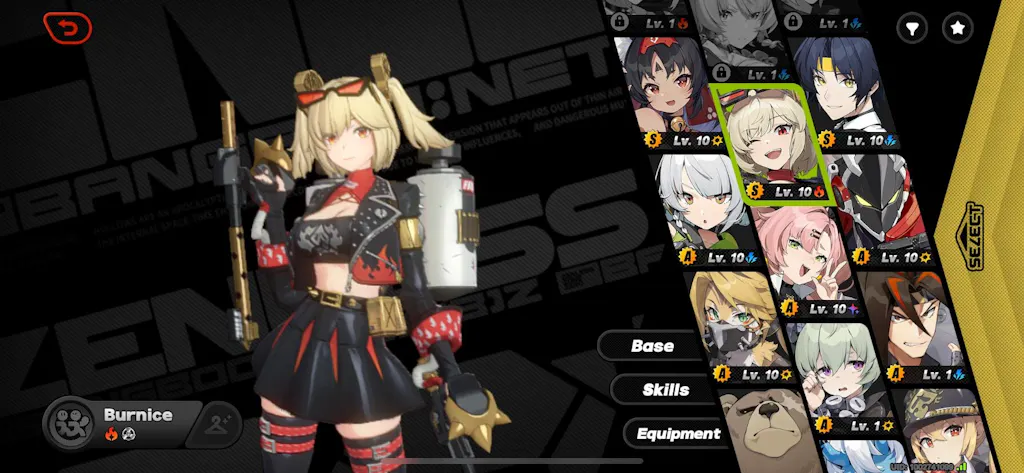This screenshot has height=473, width=1024.
Task: Open the agent filter funnel icon
Action: (x=911, y=28)
